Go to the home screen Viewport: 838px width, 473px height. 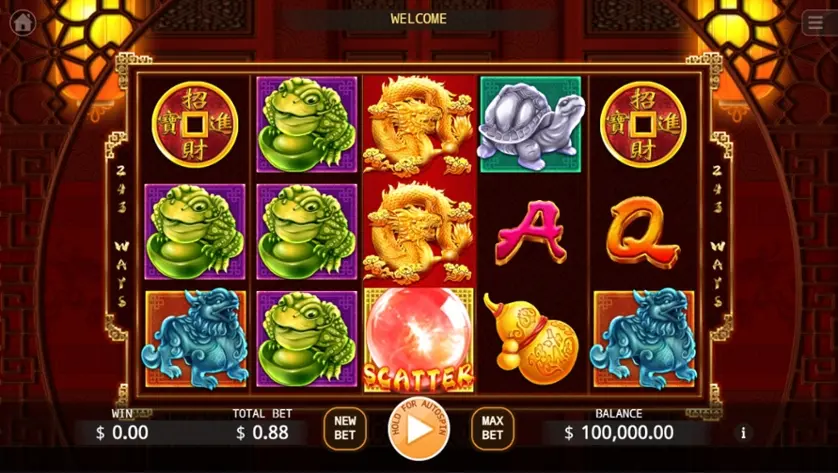coord(22,23)
